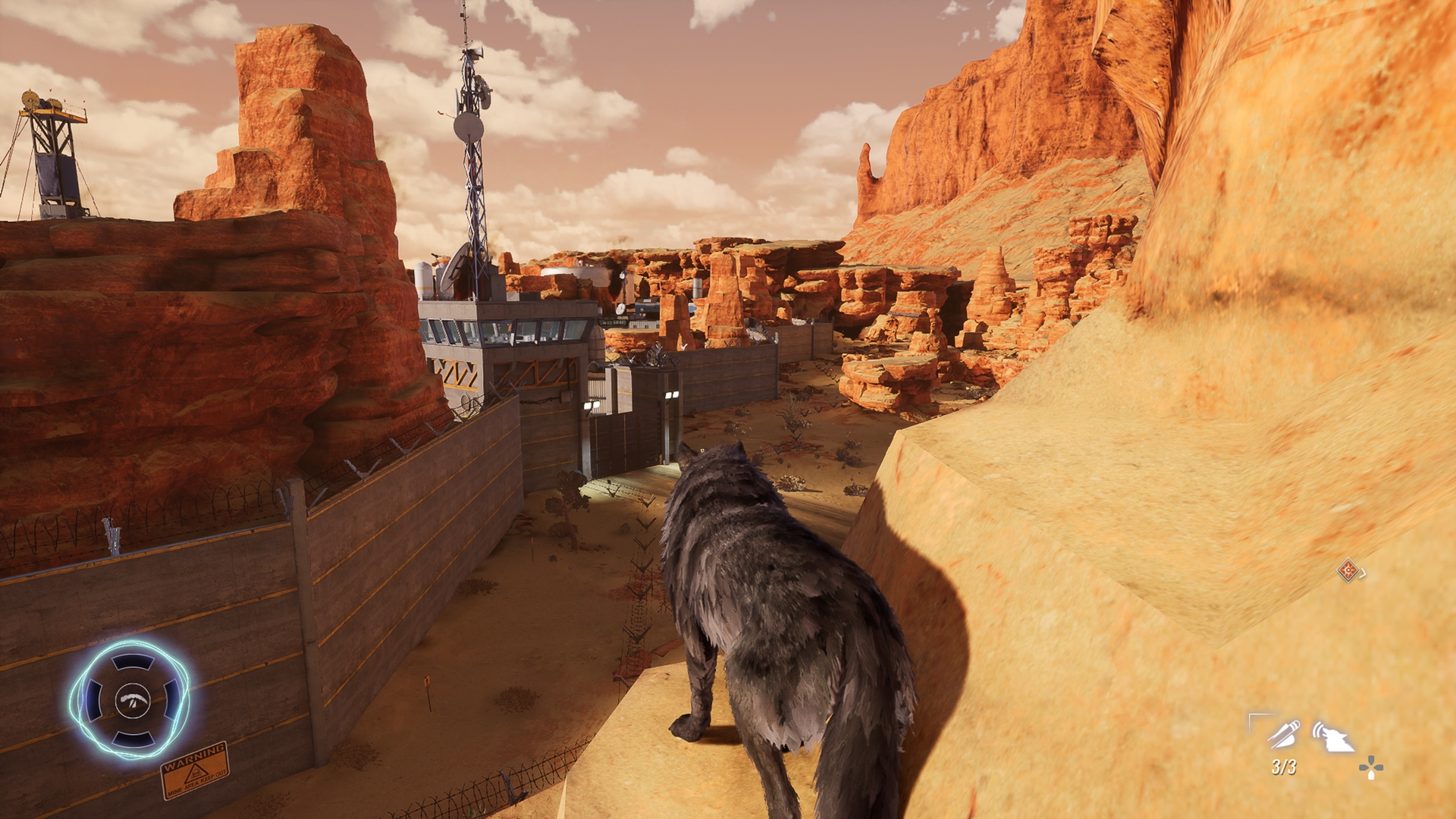Screen dimensions: 1456x819
Task: Click the closed-eye stealth indicator
Action: pos(133,699)
